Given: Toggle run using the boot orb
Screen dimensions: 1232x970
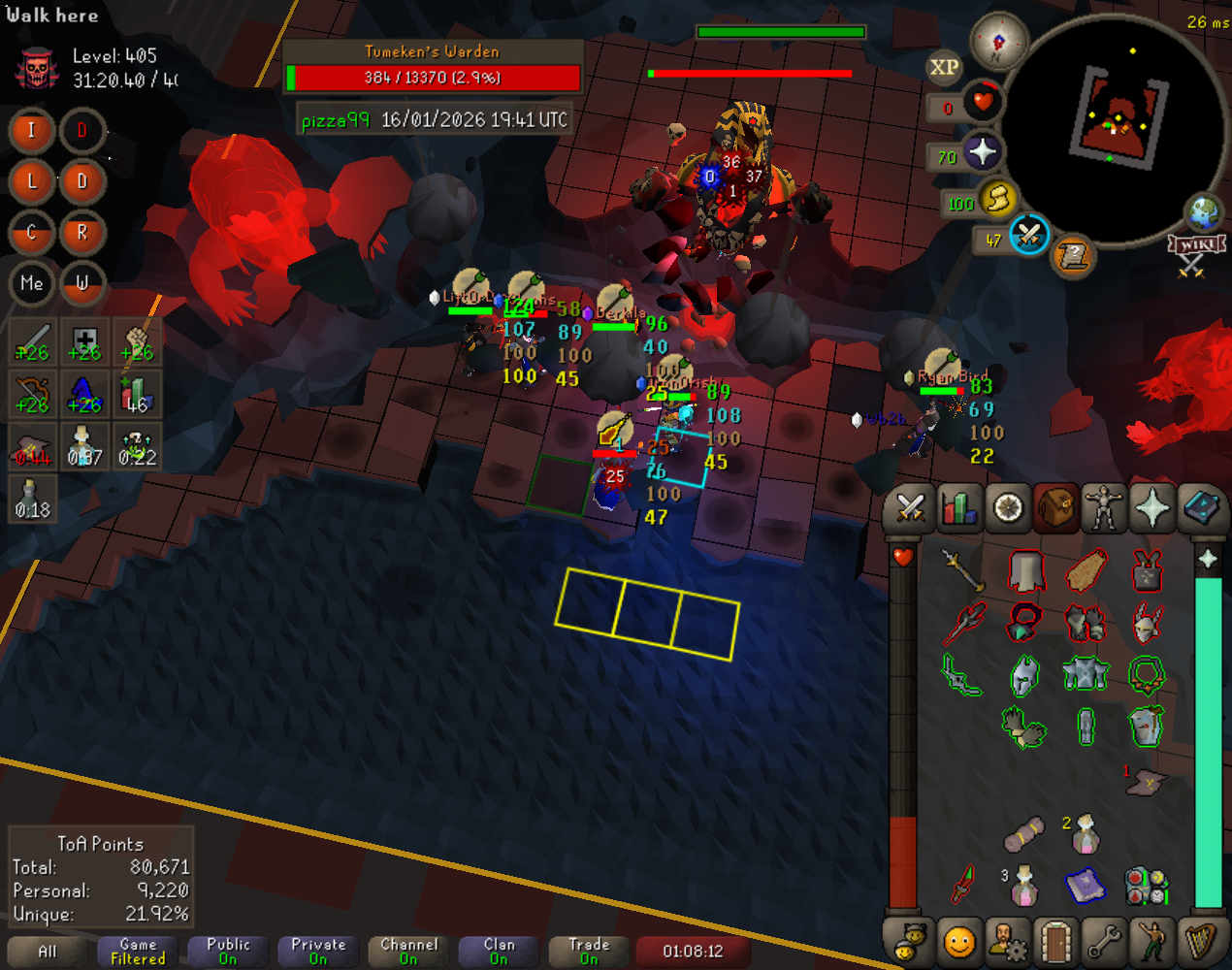Looking at the screenshot, I should coord(996,199).
